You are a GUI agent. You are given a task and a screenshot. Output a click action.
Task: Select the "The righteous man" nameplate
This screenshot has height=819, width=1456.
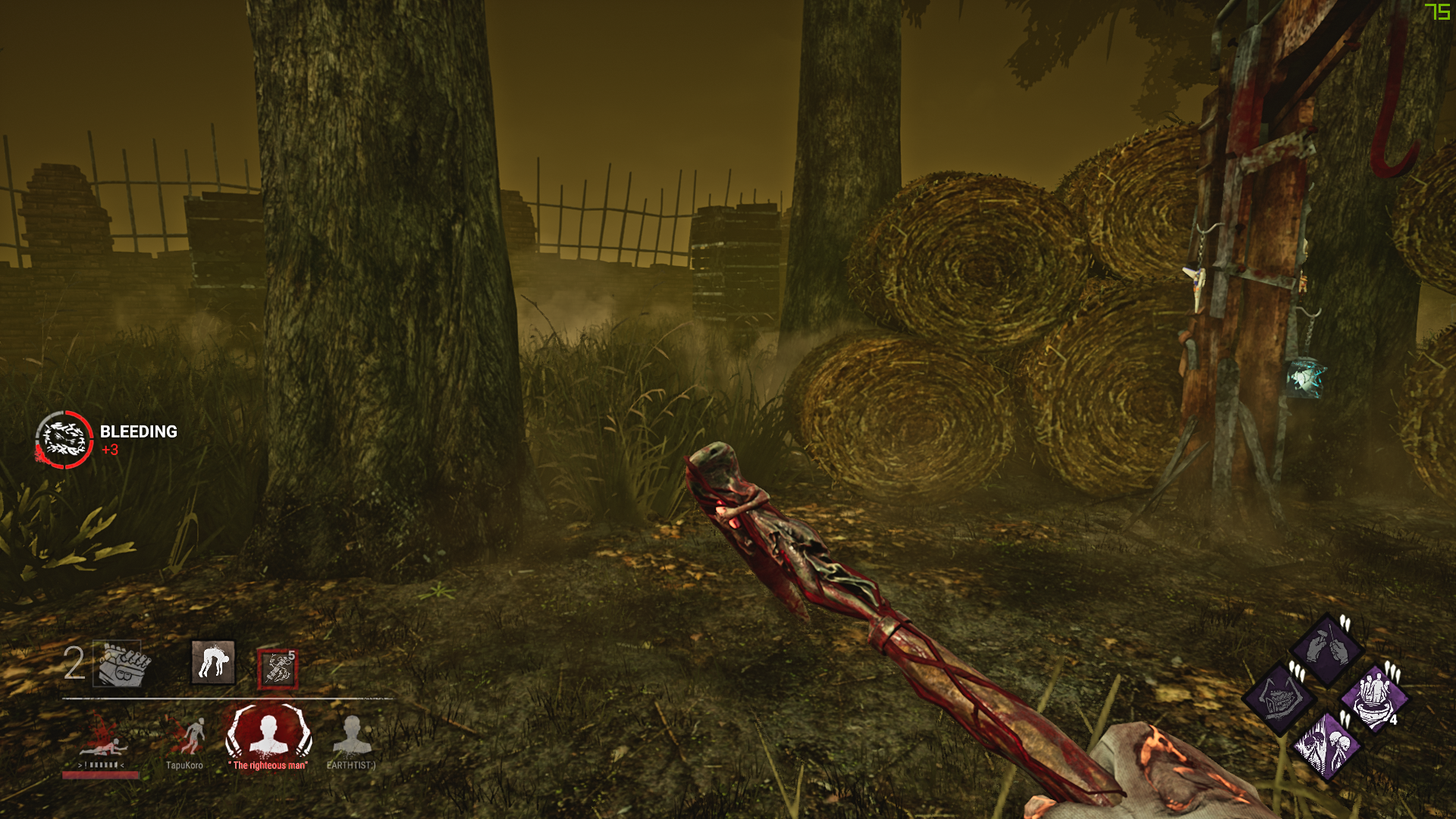point(267,766)
